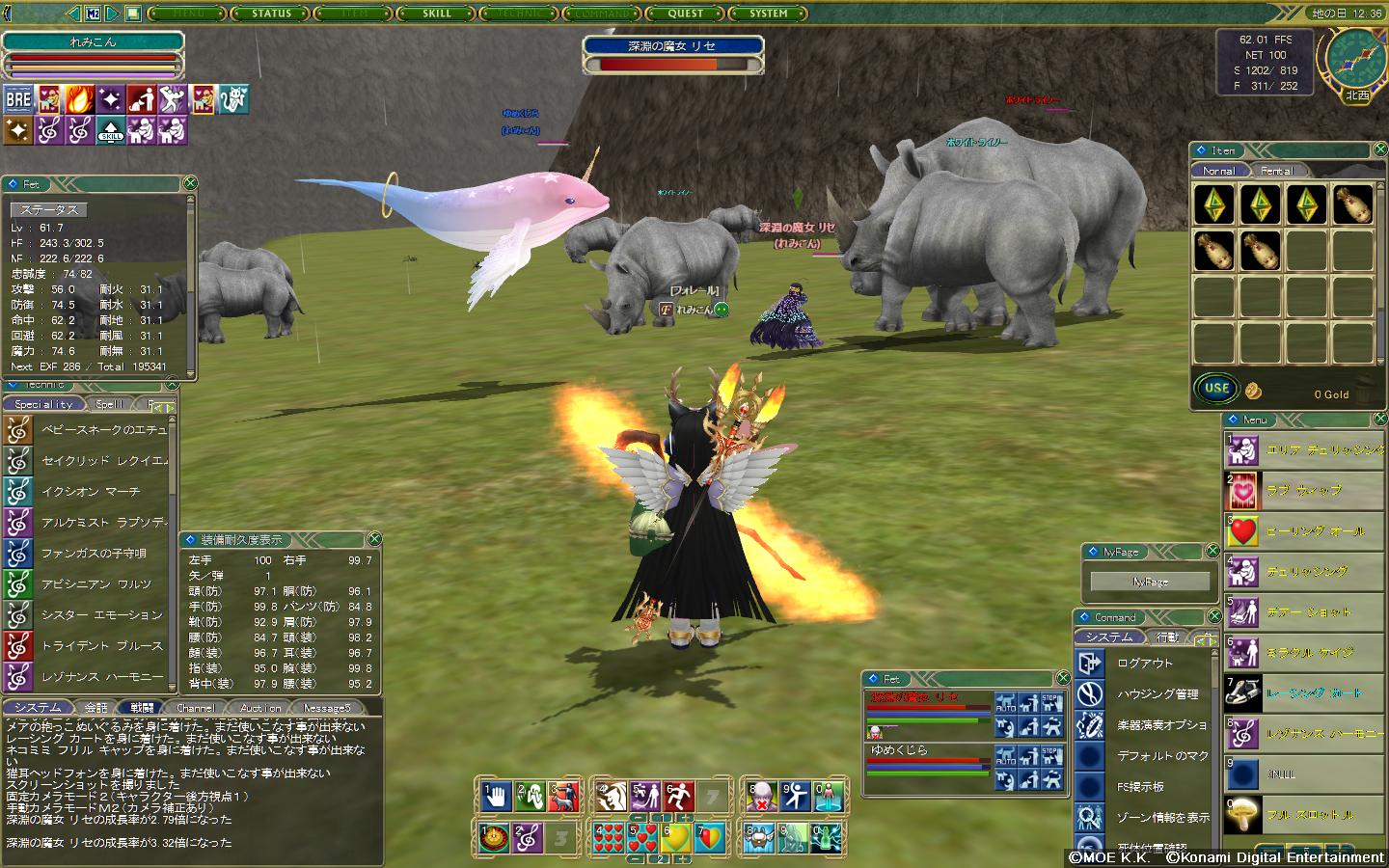
Task: Click the BRE buff icon
Action: click(x=18, y=98)
